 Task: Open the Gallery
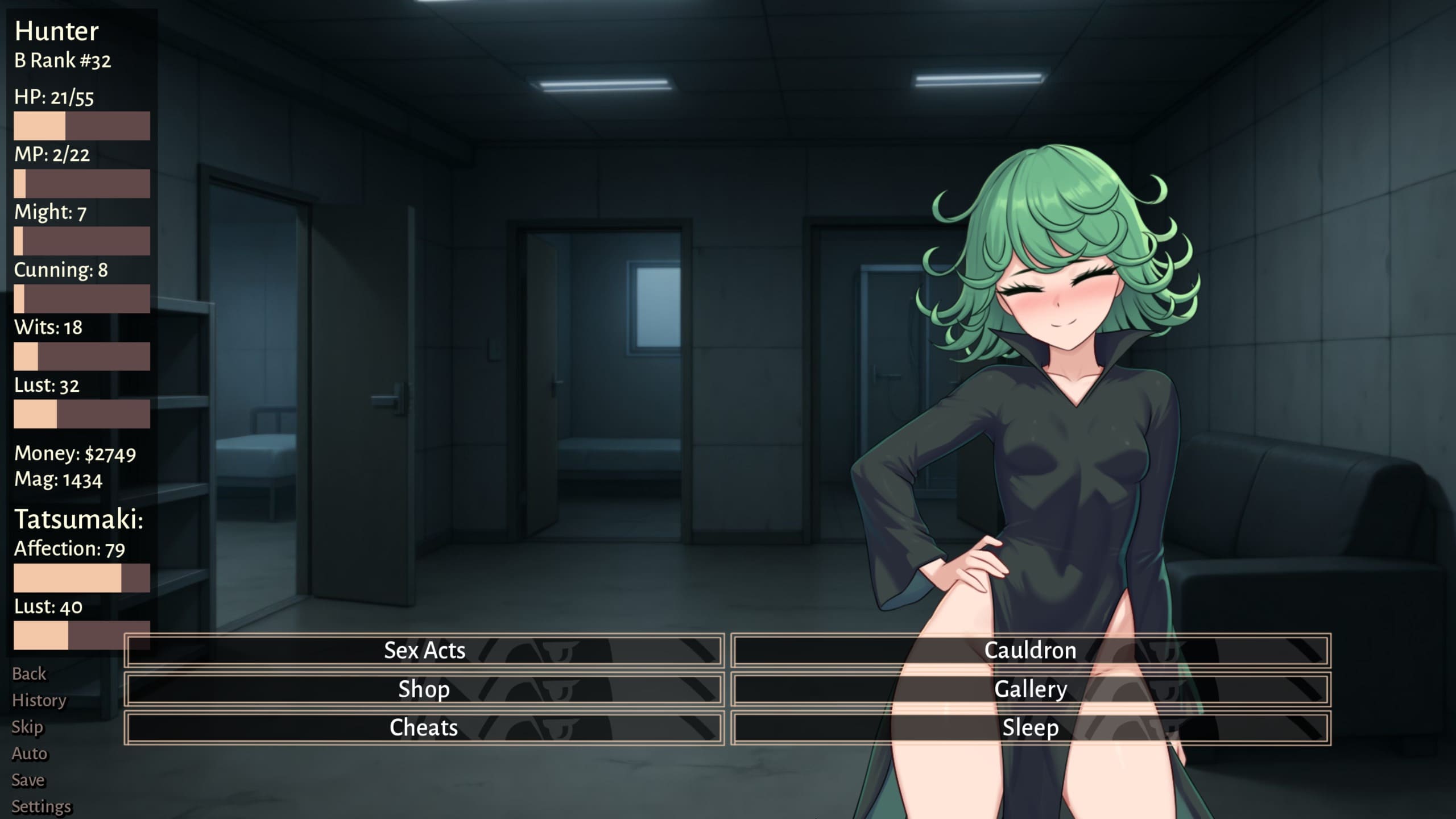(1030, 689)
